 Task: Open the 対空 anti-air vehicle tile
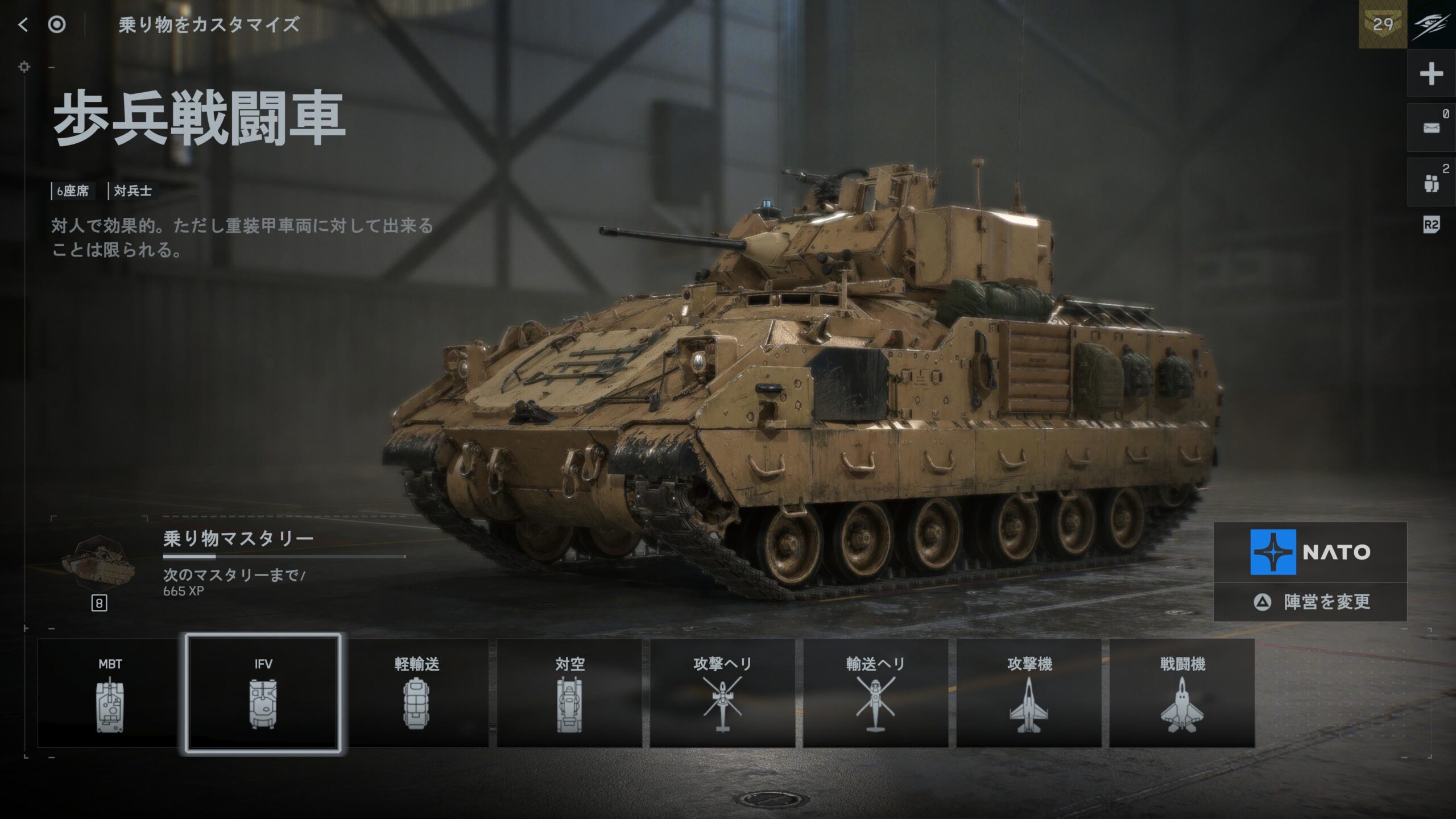(x=569, y=693)
